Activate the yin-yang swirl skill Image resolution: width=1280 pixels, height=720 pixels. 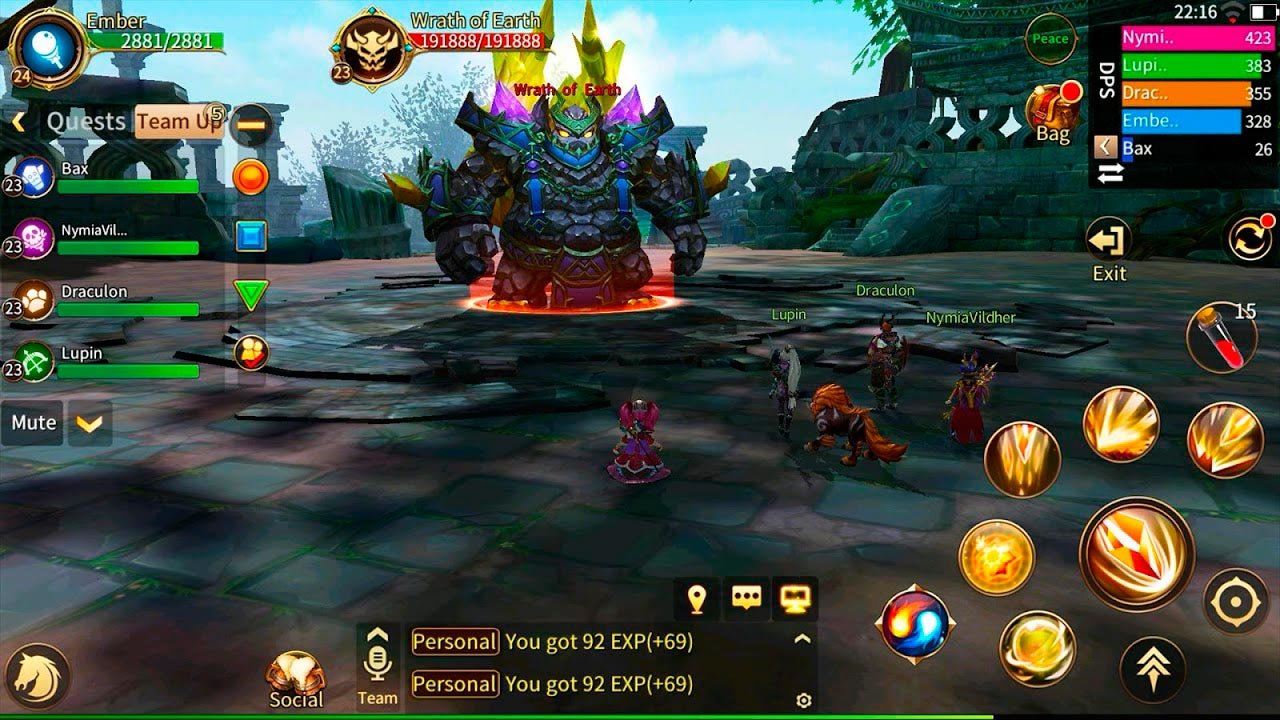point(915,626)
